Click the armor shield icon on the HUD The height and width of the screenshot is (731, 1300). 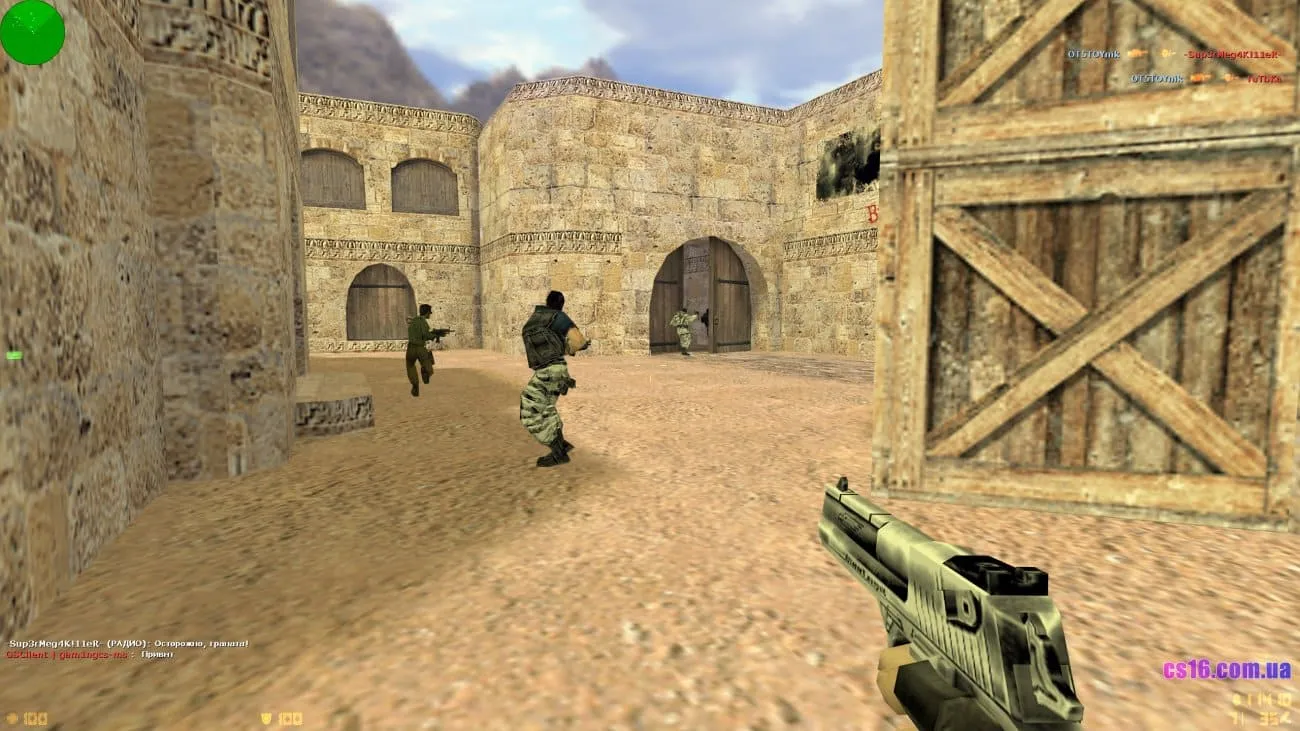coord(263,717)
